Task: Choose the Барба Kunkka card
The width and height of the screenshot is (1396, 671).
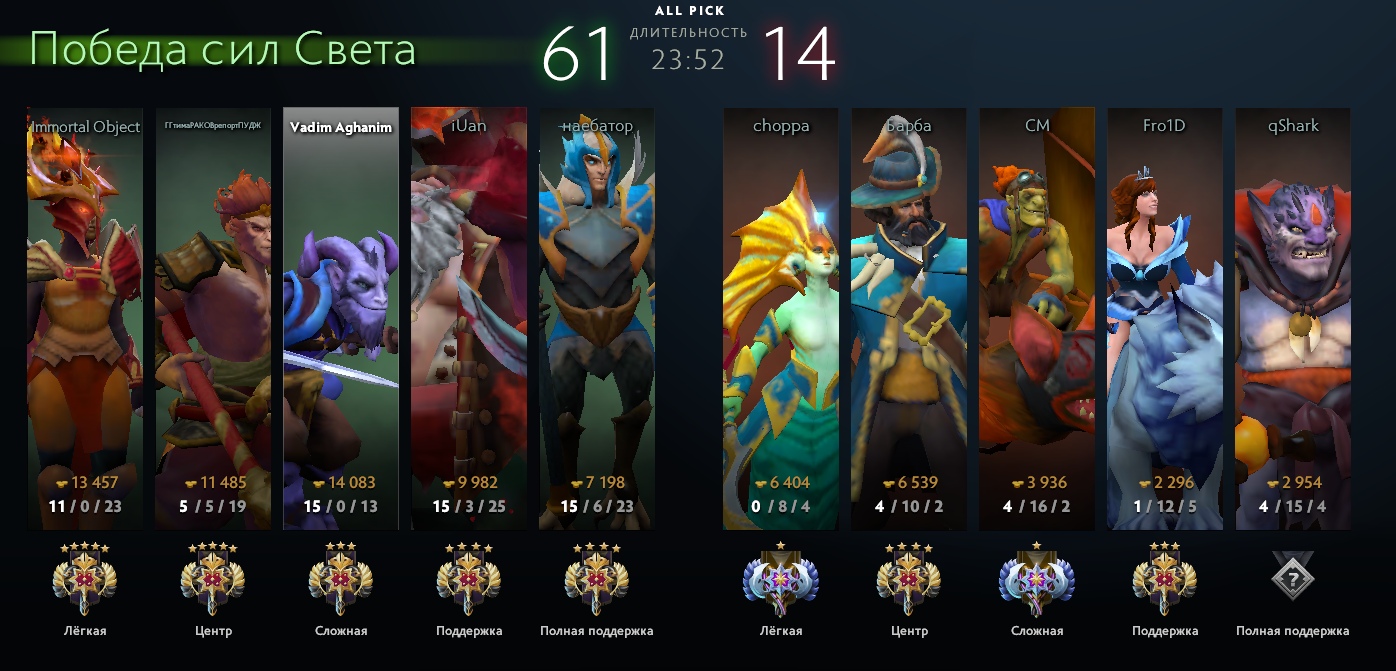Action: click(909, 318)
